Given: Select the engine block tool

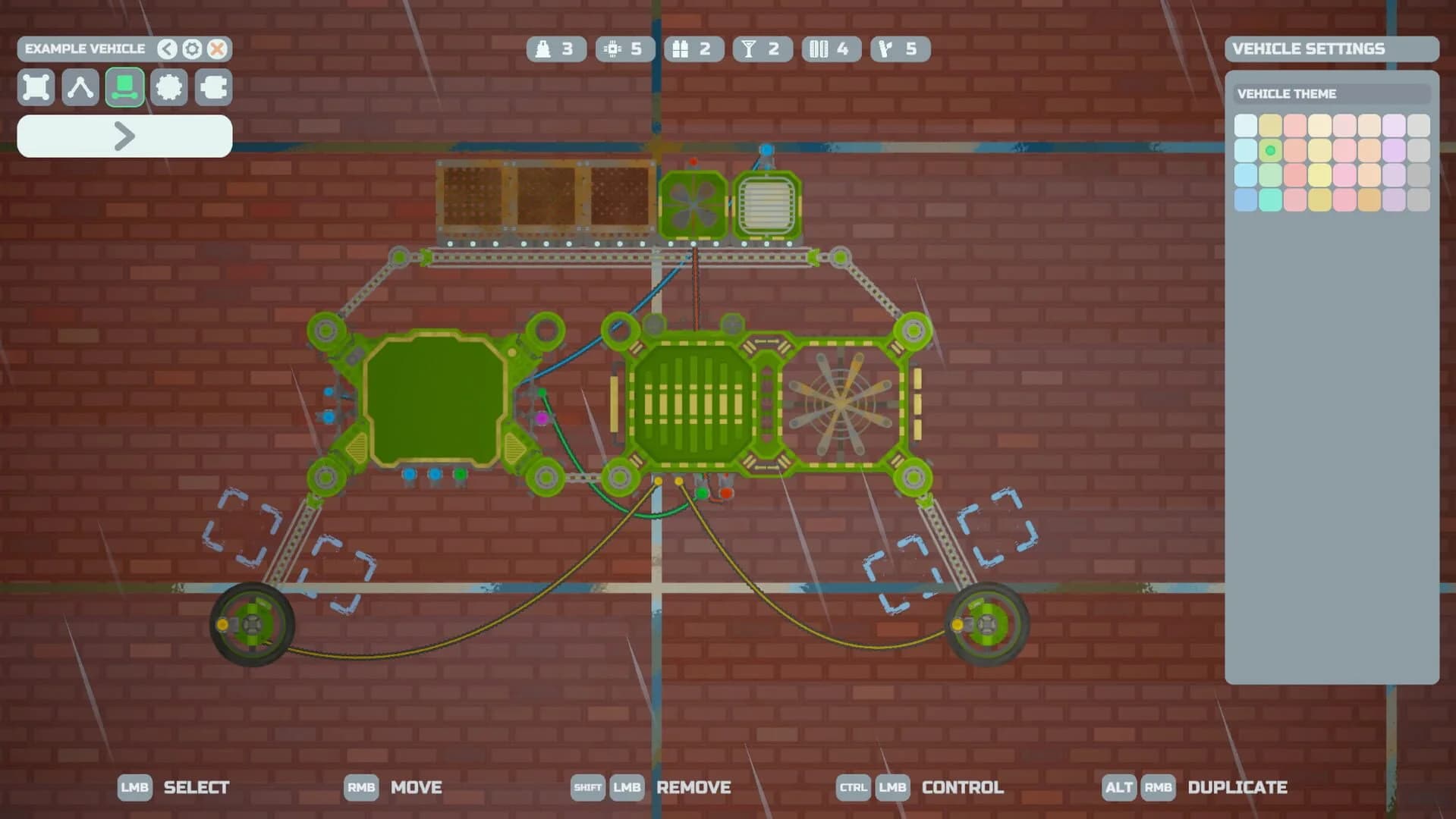Looking at the screenshot, I should click(x=213, y=87).
